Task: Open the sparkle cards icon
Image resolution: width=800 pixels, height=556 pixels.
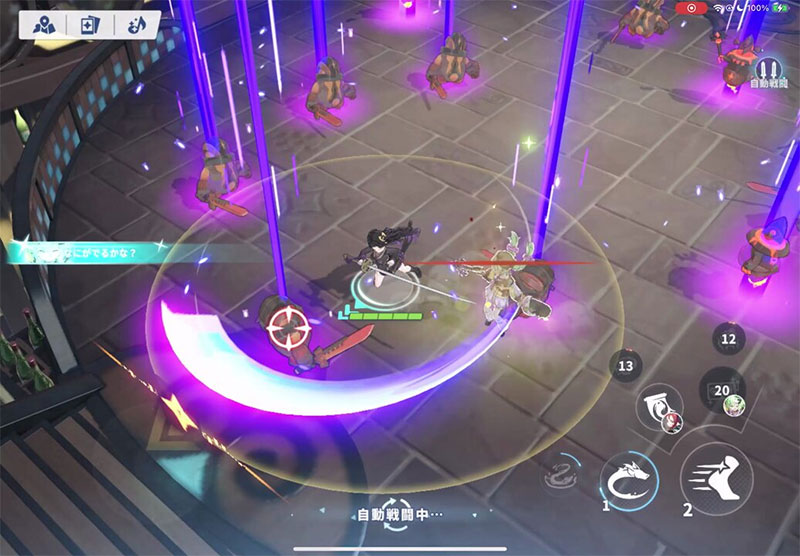Action: [90, 25]
